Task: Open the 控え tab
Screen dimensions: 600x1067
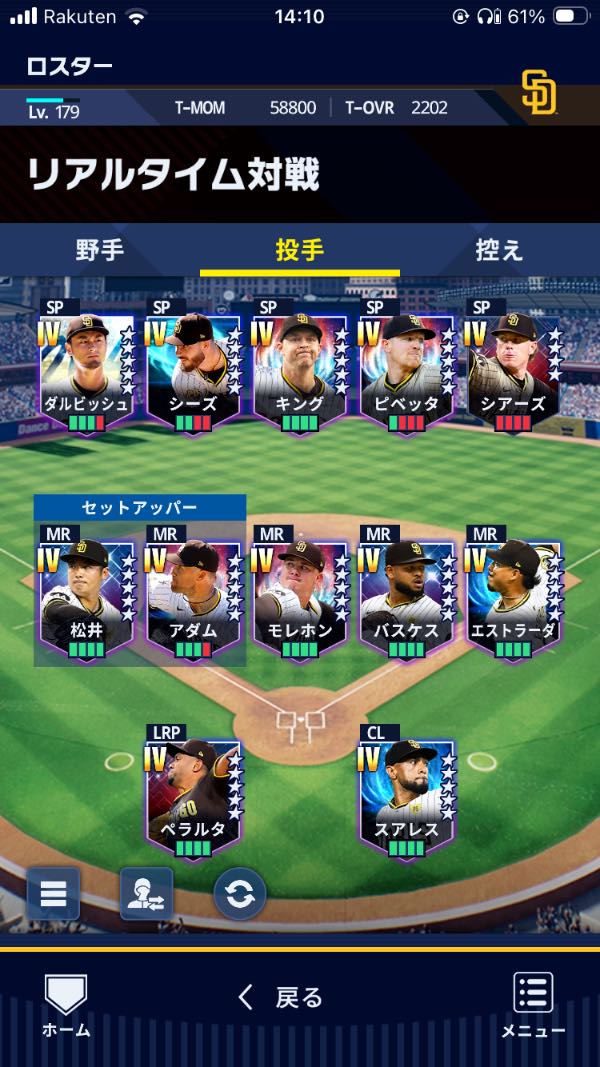Action: [x=499, y=250]
